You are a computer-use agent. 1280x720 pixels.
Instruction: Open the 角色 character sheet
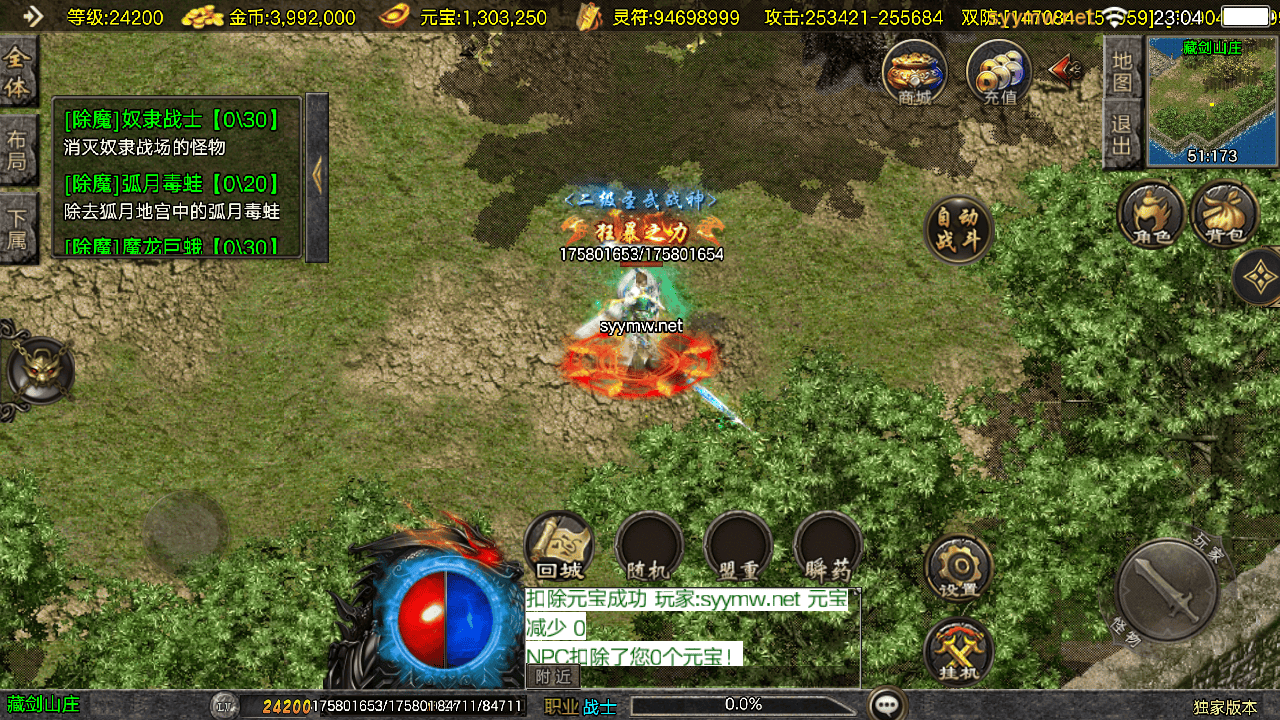click(1151, 214)
